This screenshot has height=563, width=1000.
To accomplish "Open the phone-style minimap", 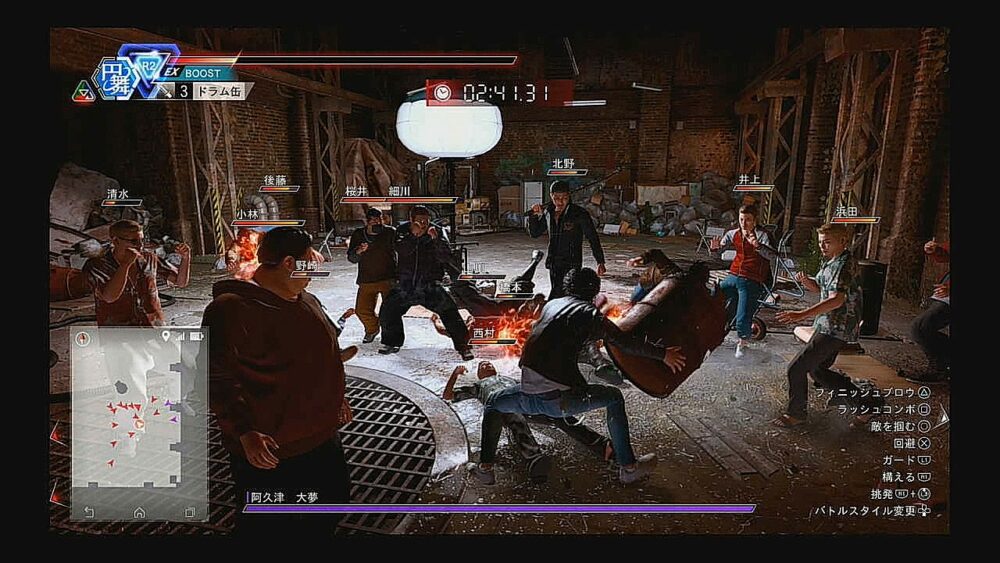I will [138, 414].
